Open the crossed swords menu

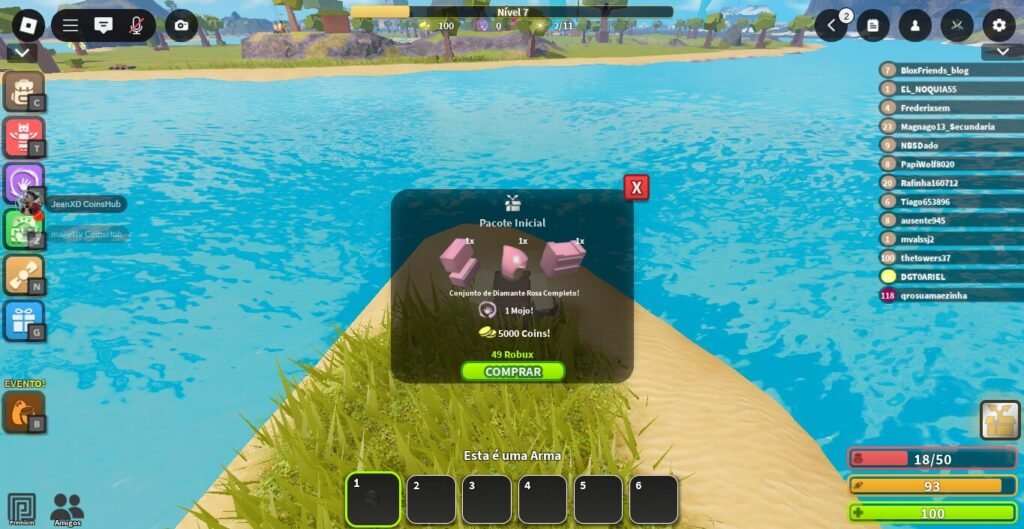click(x=957, y=26)
